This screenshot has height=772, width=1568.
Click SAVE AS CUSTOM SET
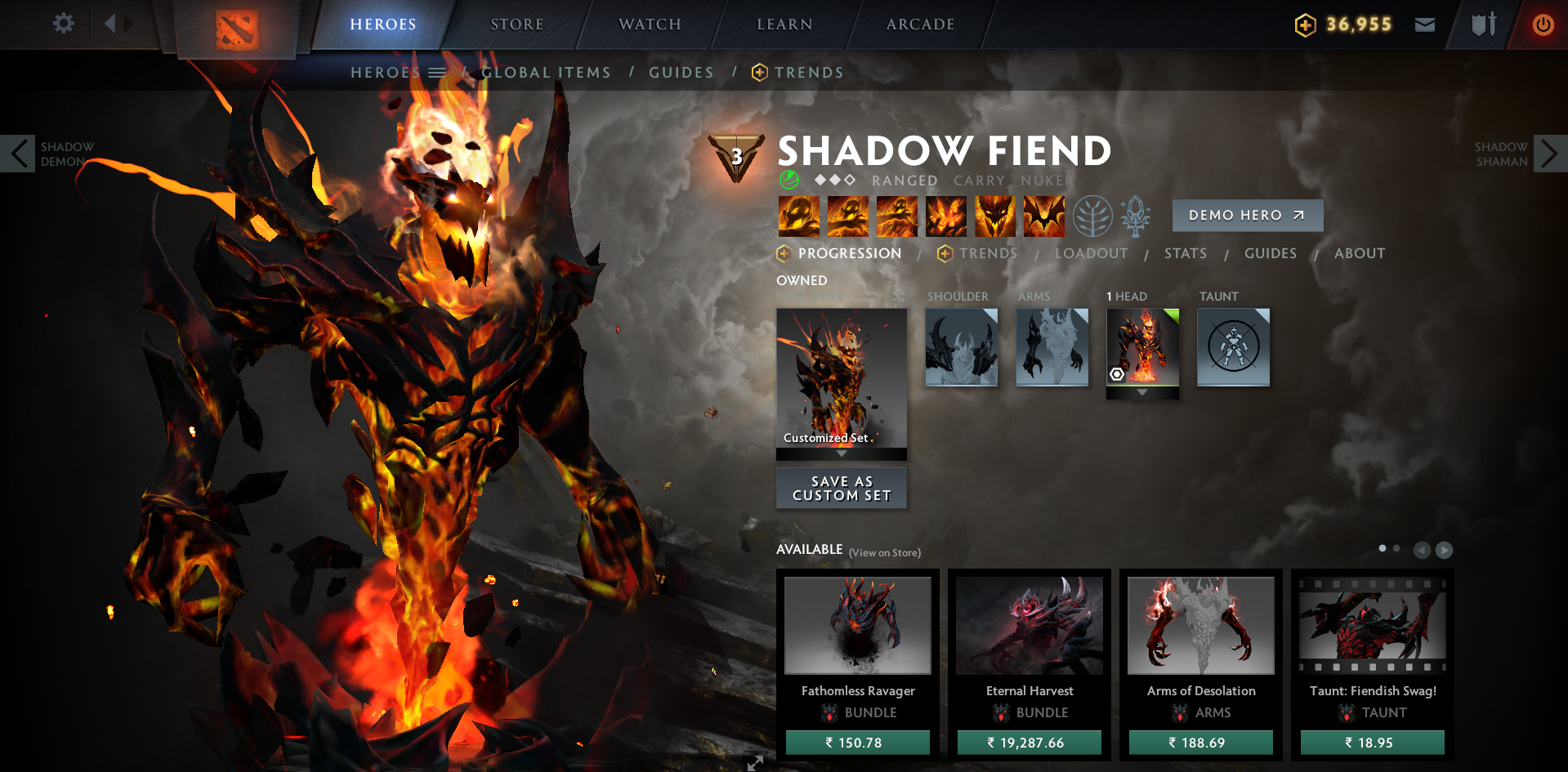[841, 488]
